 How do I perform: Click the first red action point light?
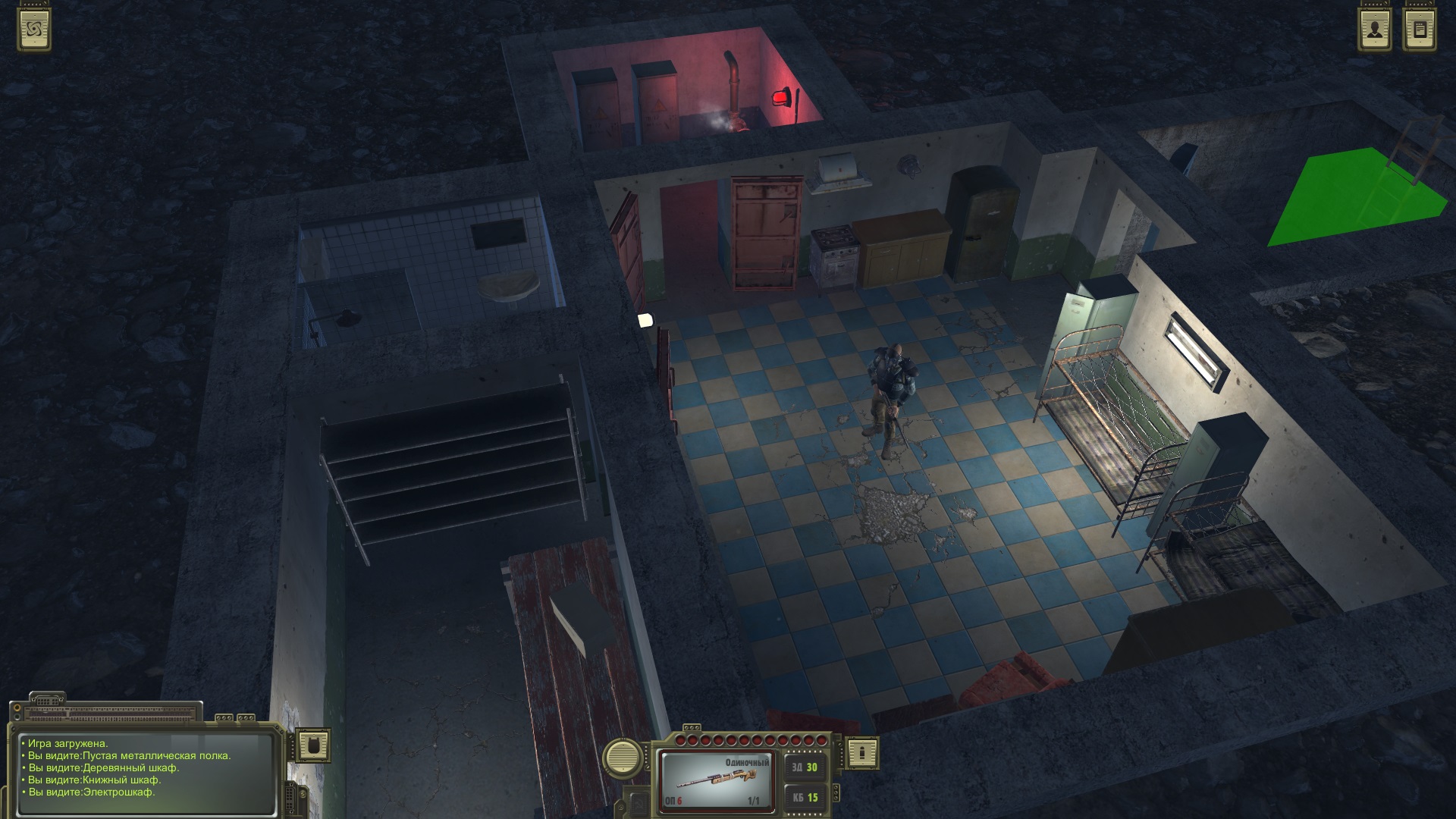tap(680, 739)
